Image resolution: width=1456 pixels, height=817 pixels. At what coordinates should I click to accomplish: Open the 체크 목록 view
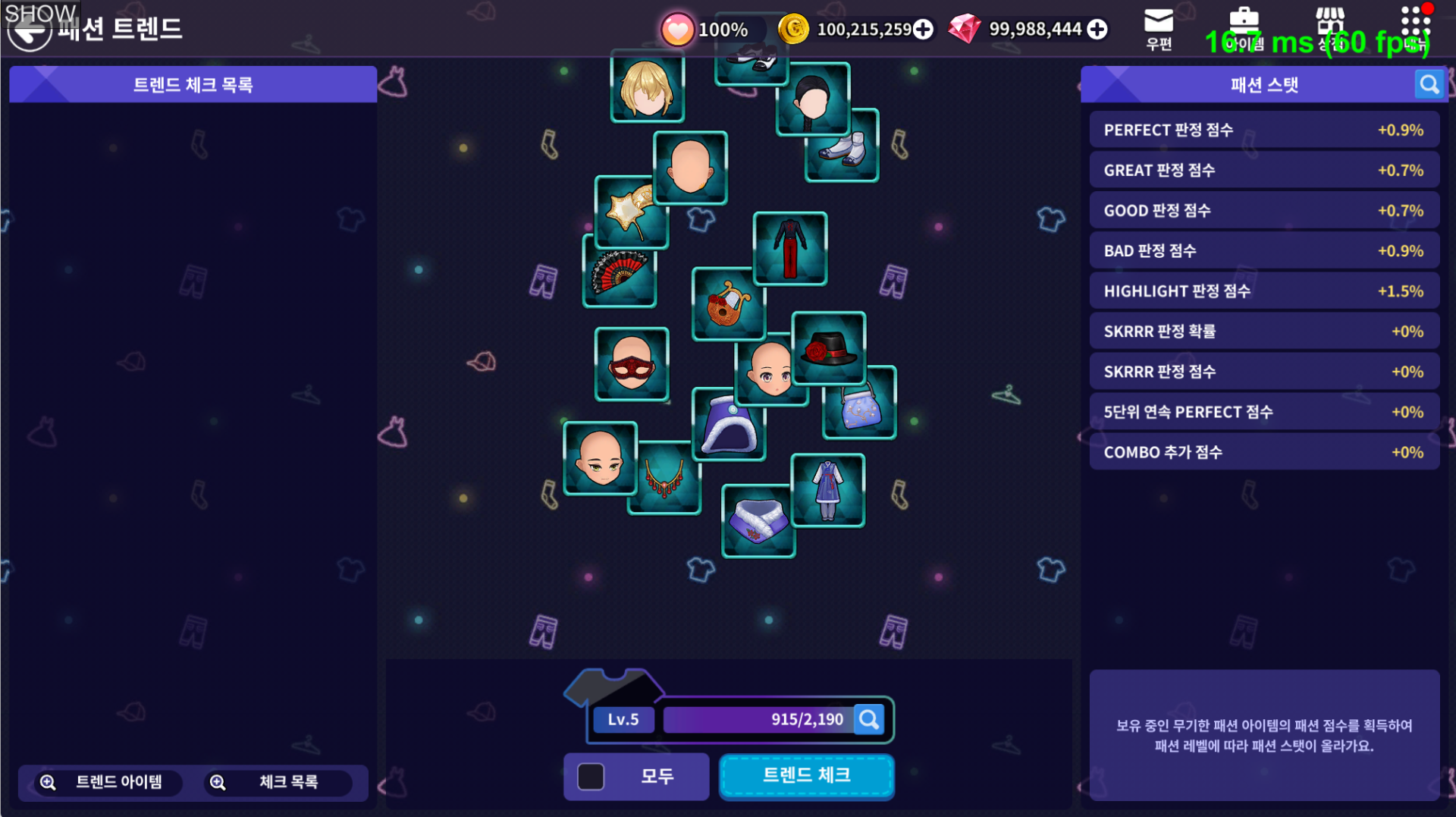pyautogui.click(x=276, y=782)
